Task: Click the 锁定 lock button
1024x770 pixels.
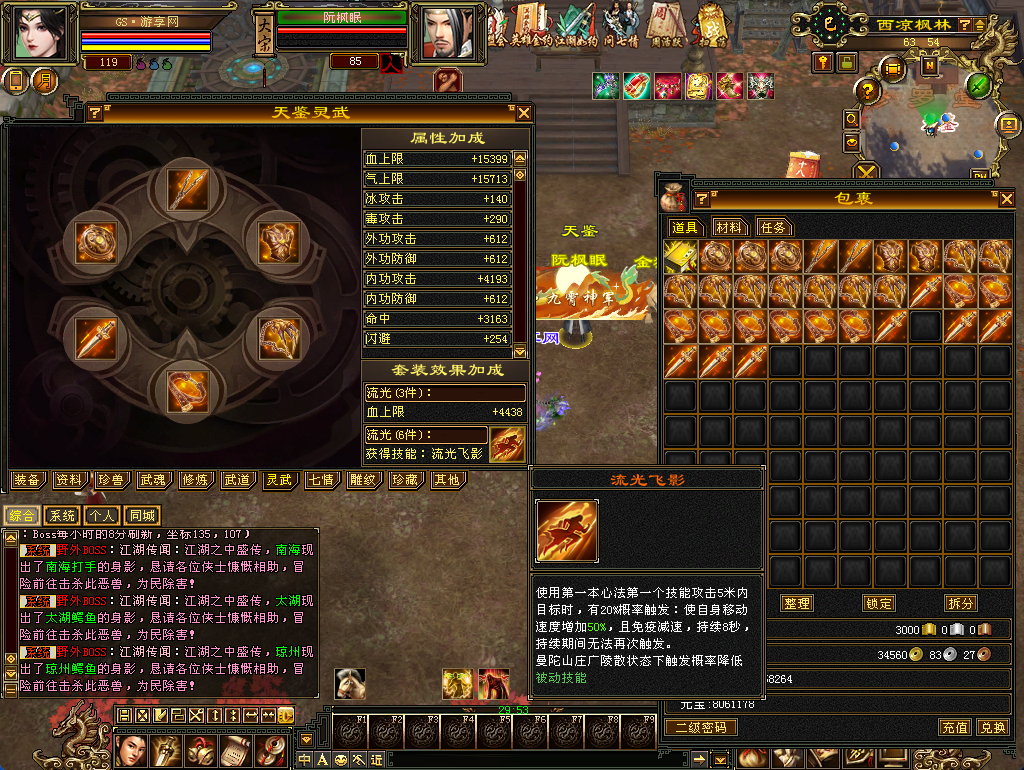Action: point(878,603)
